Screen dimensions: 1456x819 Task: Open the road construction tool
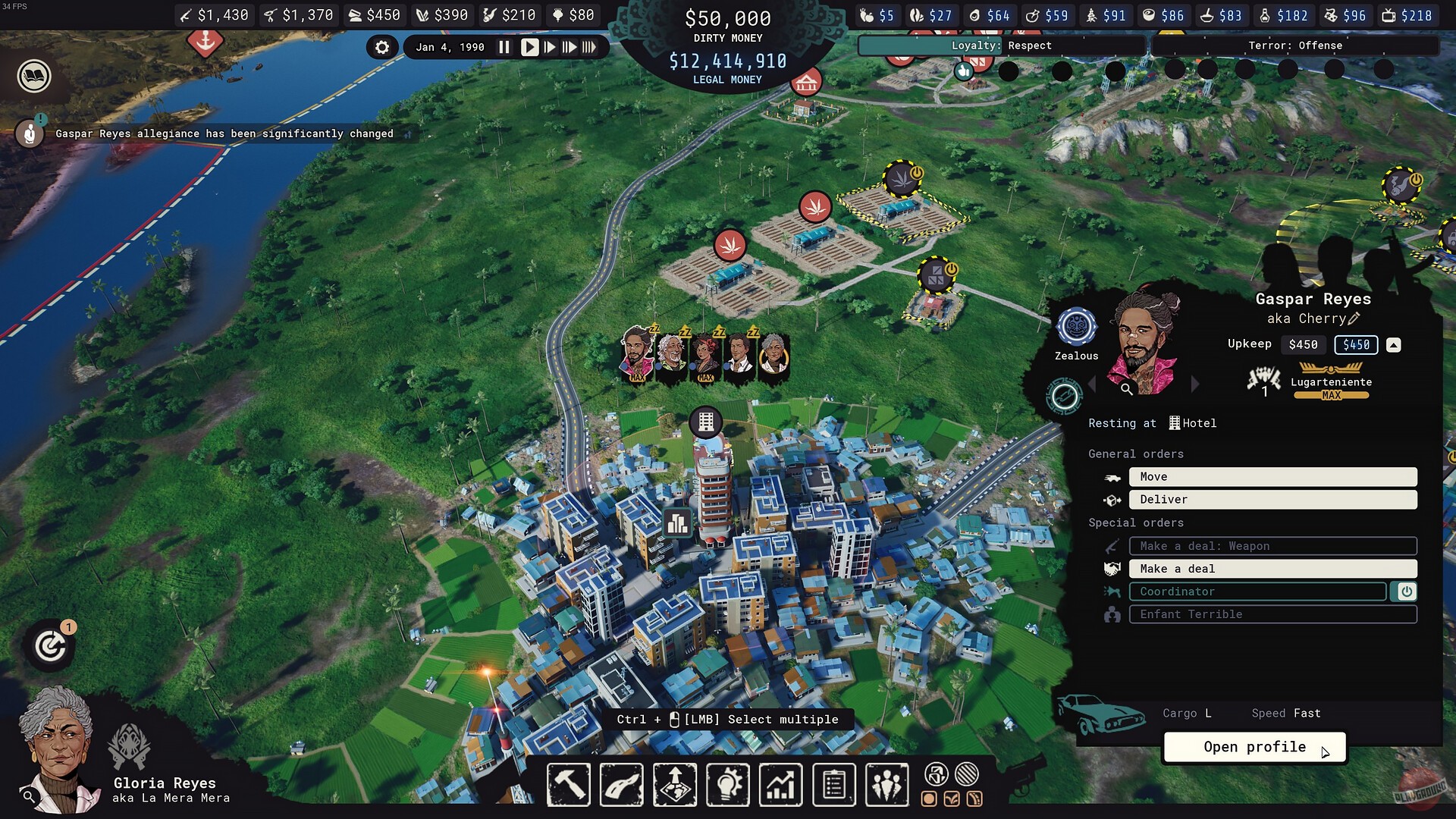tap(621, 785)
